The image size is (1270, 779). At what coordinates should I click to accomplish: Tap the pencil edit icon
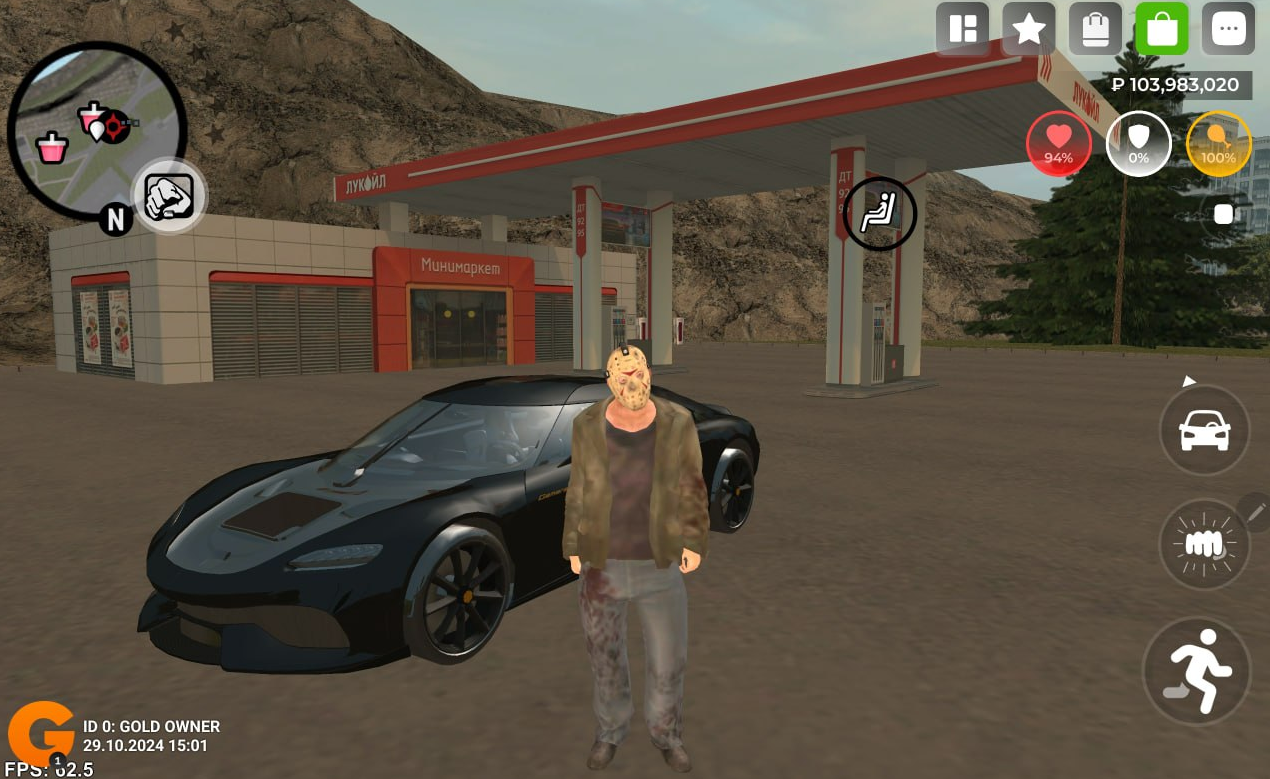click(x=1255, y=511)
